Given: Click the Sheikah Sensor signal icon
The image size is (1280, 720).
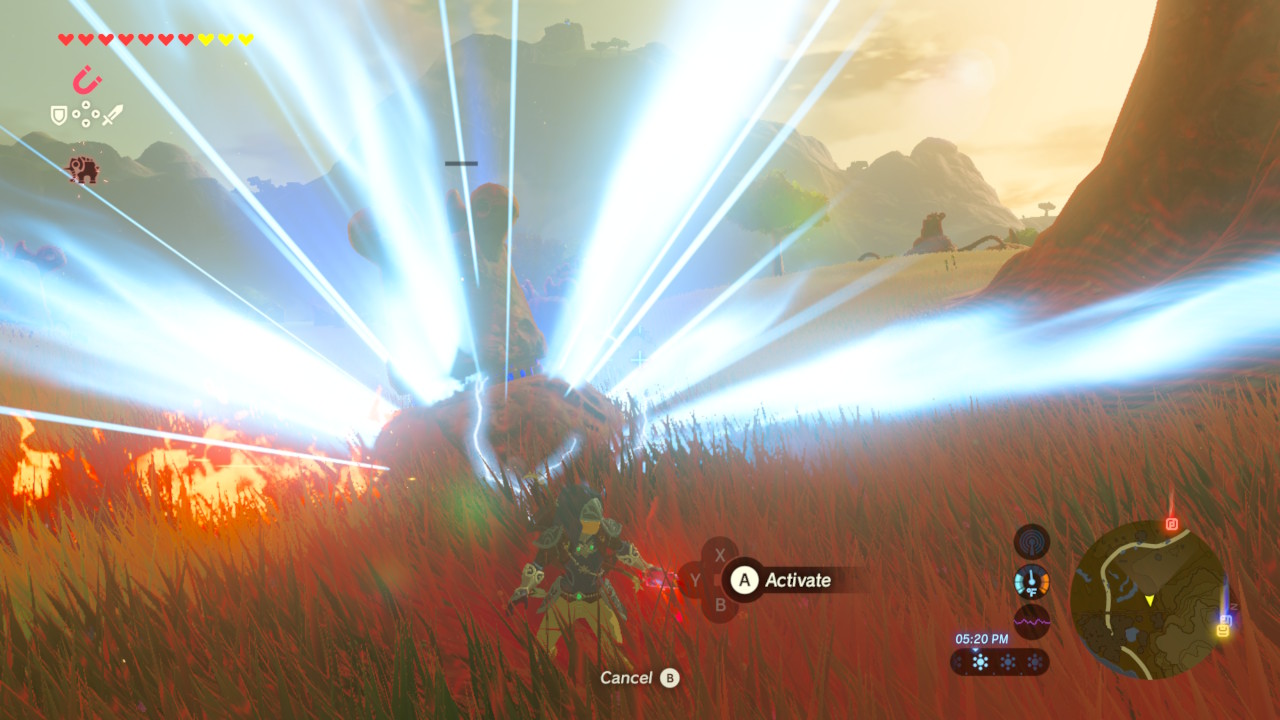Looking at the screenshot, I should pos(1031,542).
